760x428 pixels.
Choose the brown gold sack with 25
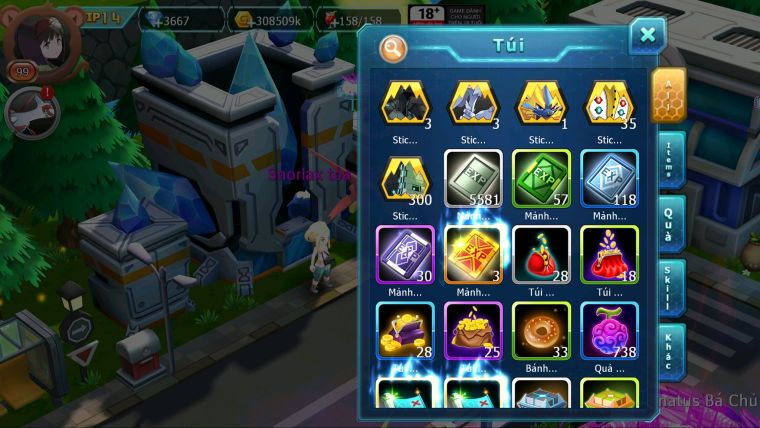click(x=473, y=330)
